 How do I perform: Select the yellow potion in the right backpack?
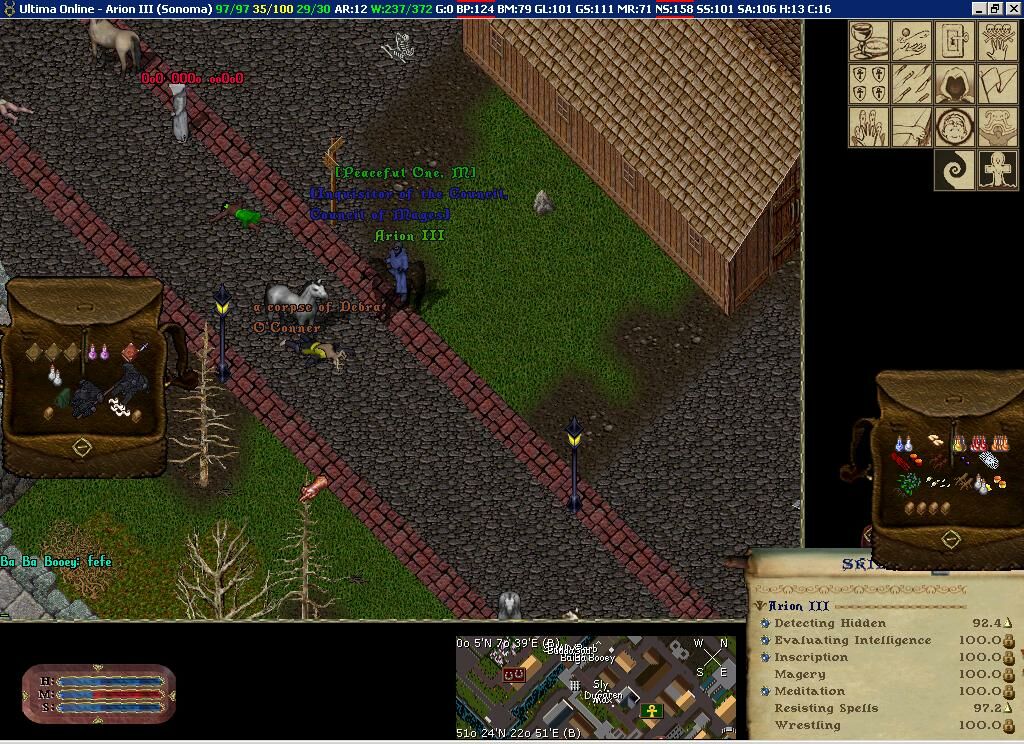click(959, 441)
